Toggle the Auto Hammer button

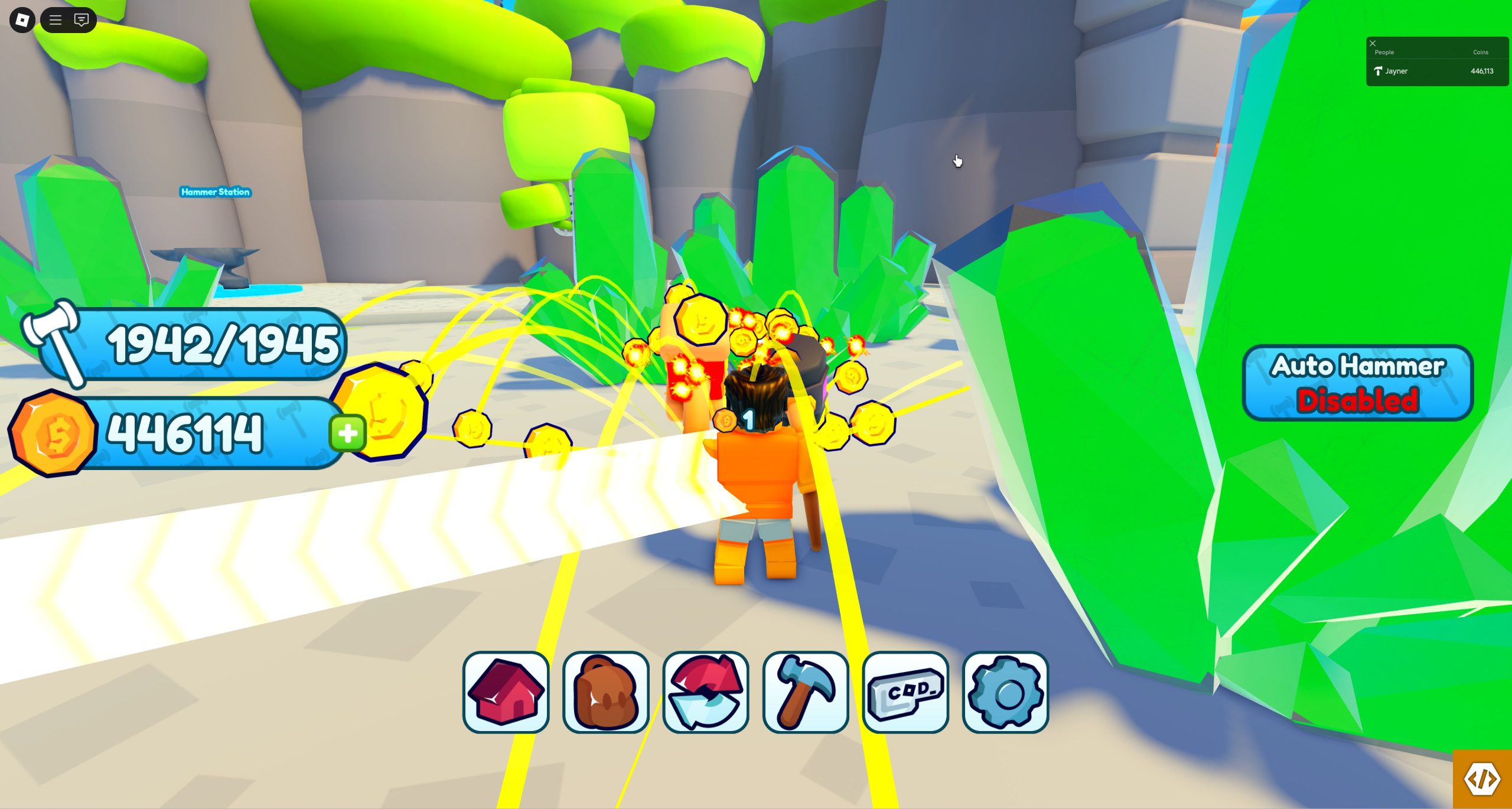tap(1357, 383)
